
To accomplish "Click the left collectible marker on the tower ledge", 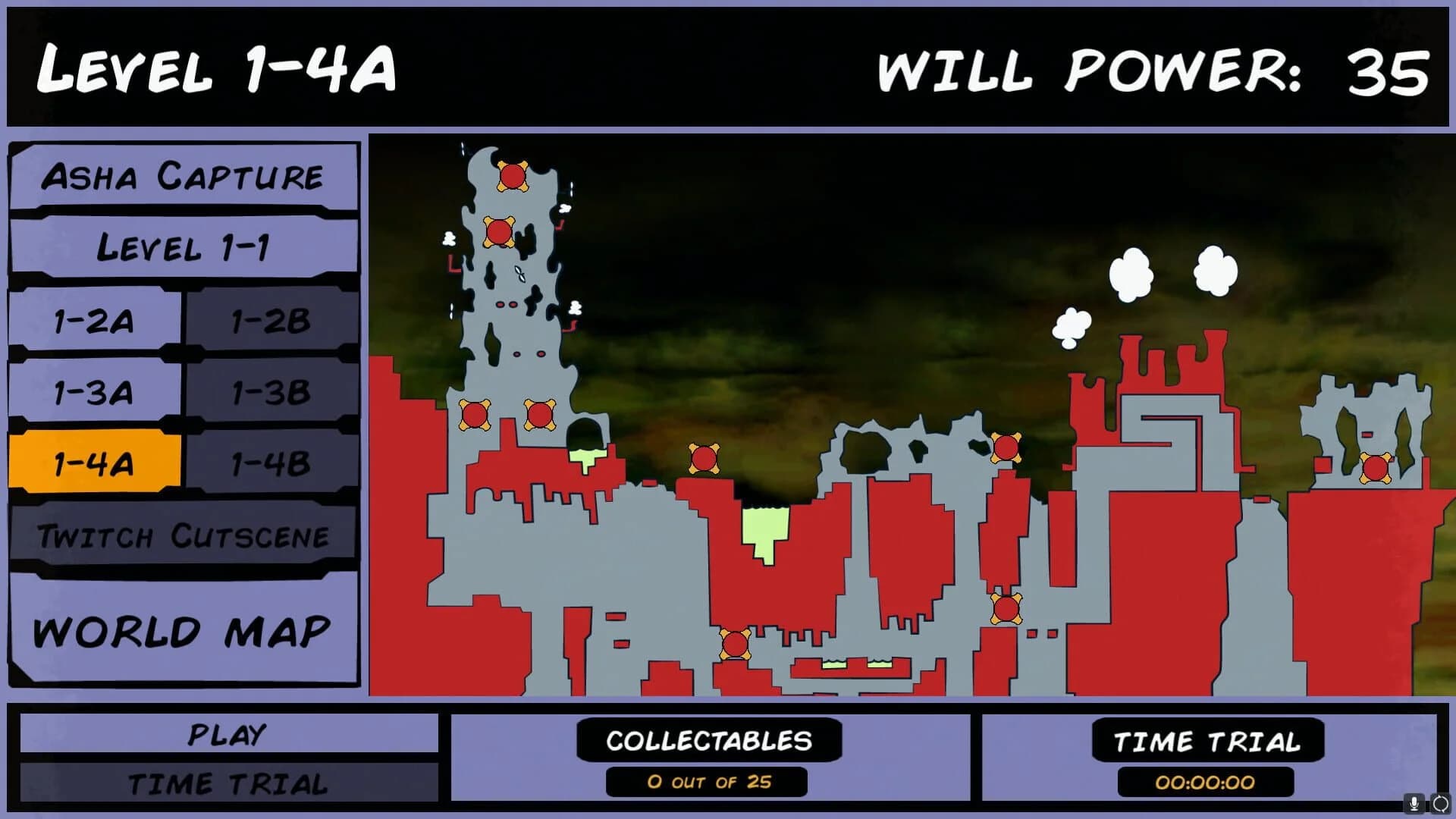I will pyautogui.click(x=475, y=416).
